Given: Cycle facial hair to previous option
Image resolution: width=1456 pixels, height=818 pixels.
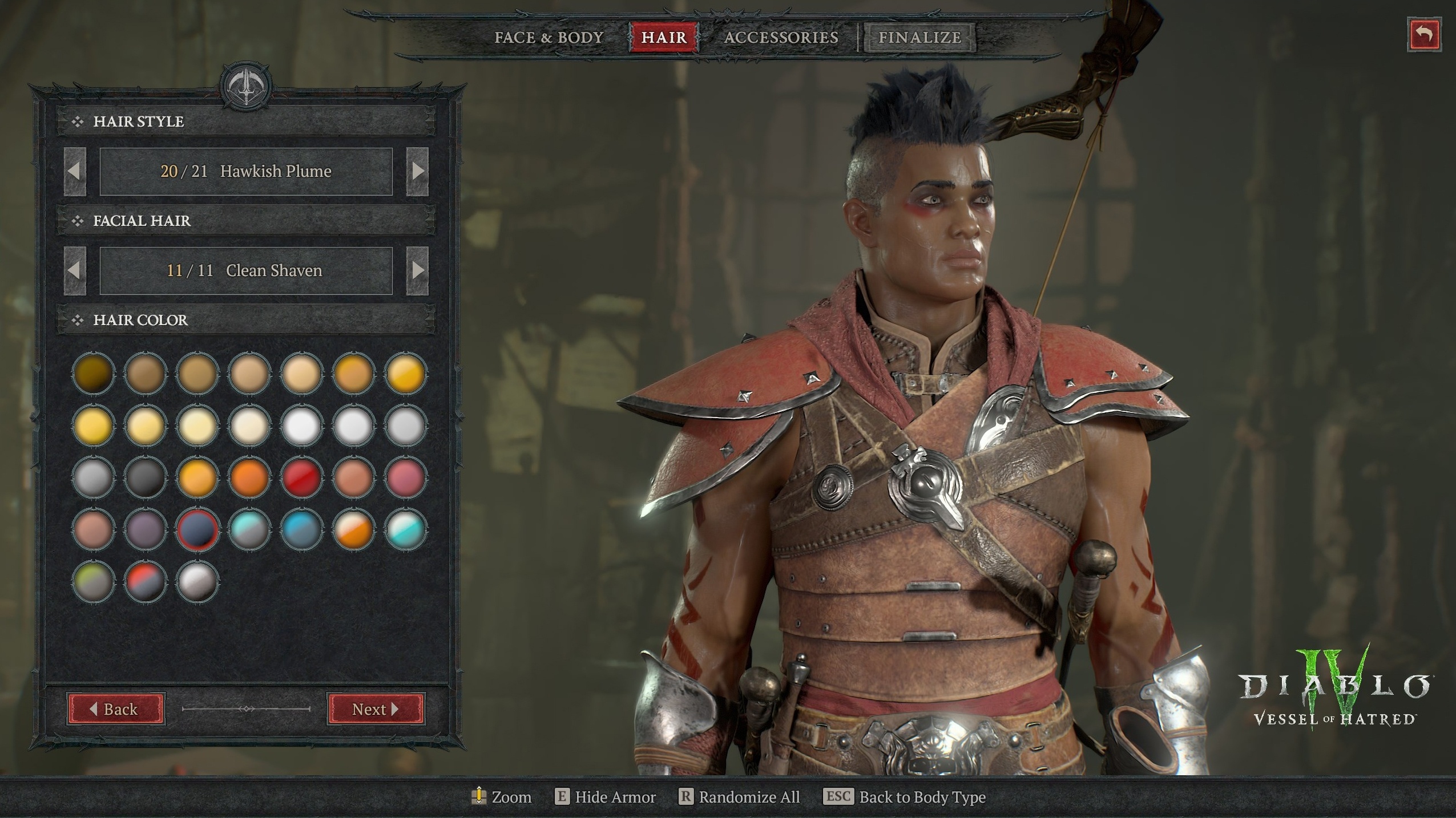Looking at the screenshot, I should click(75, 270).
